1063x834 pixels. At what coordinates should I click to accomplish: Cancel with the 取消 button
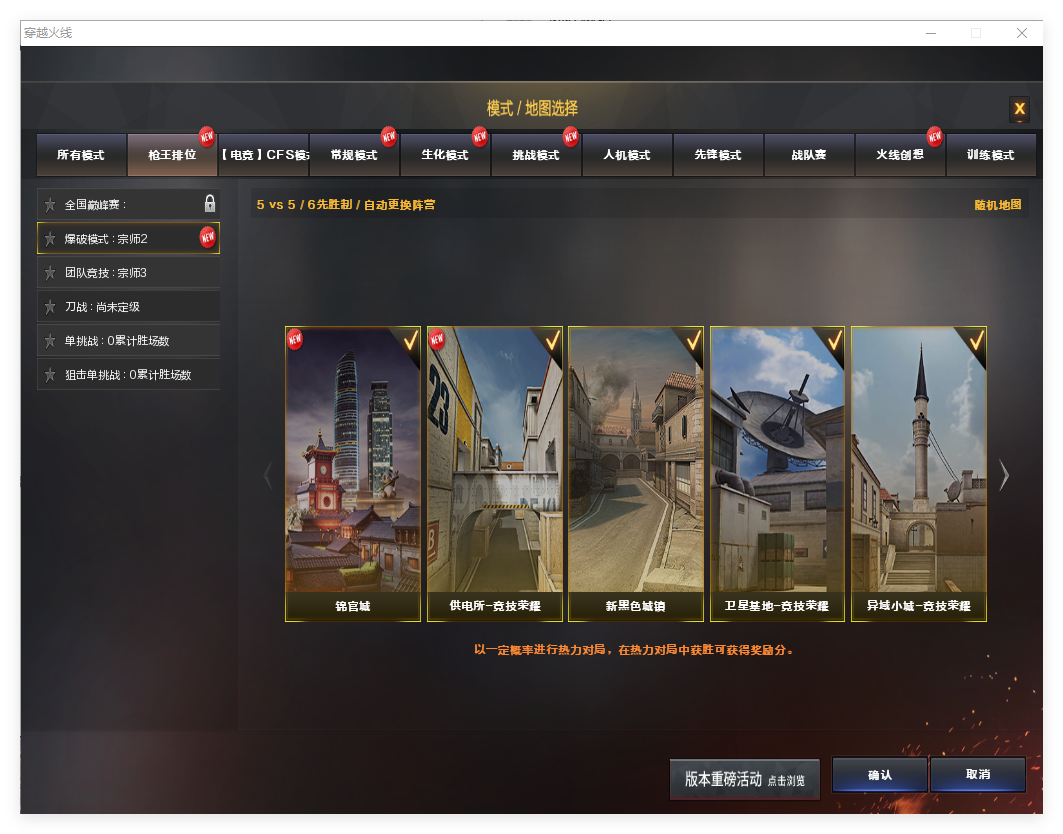click(x=977, y=775)
